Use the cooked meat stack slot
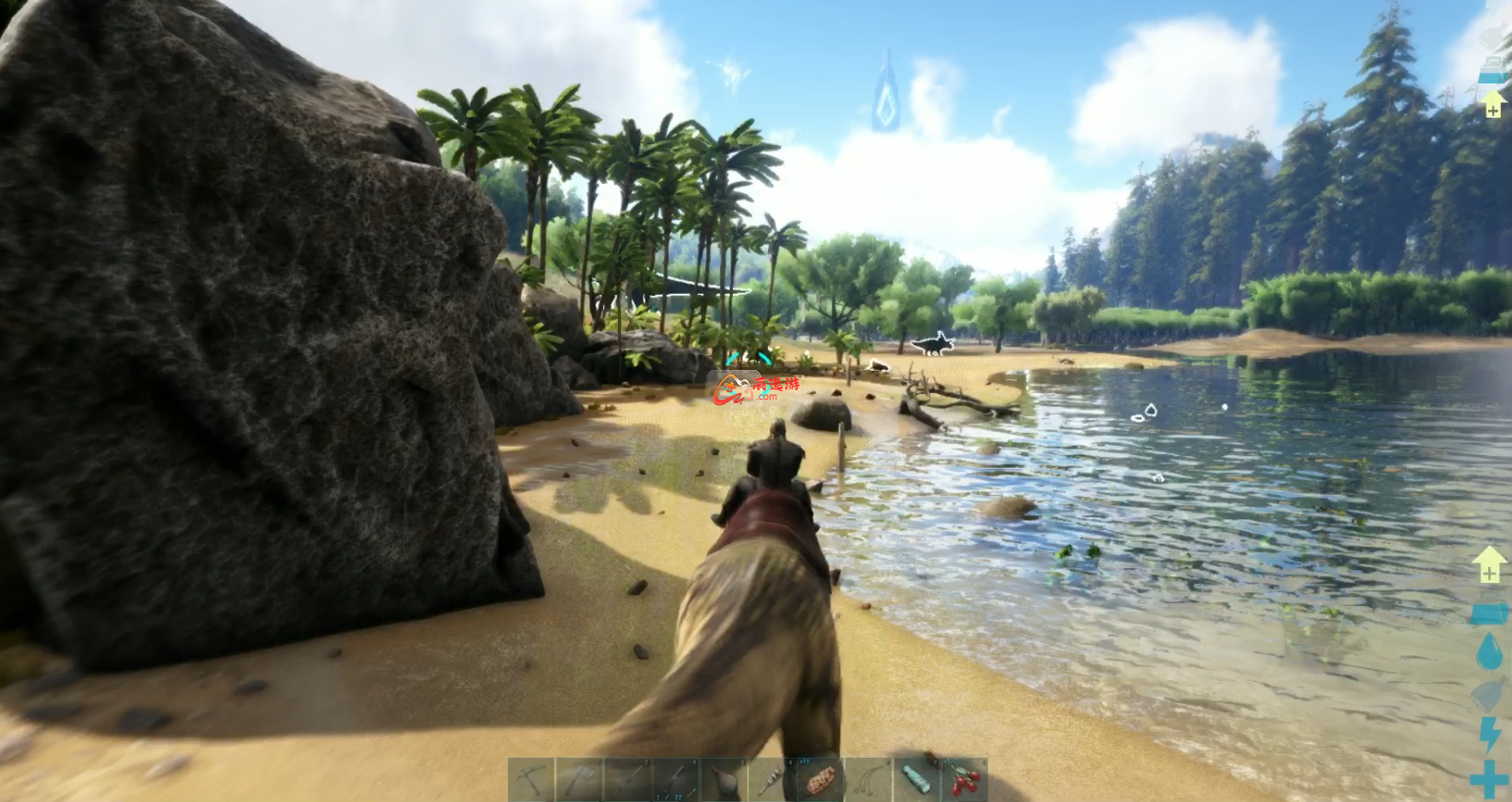 pyautogui.click(x=820, y=780)
